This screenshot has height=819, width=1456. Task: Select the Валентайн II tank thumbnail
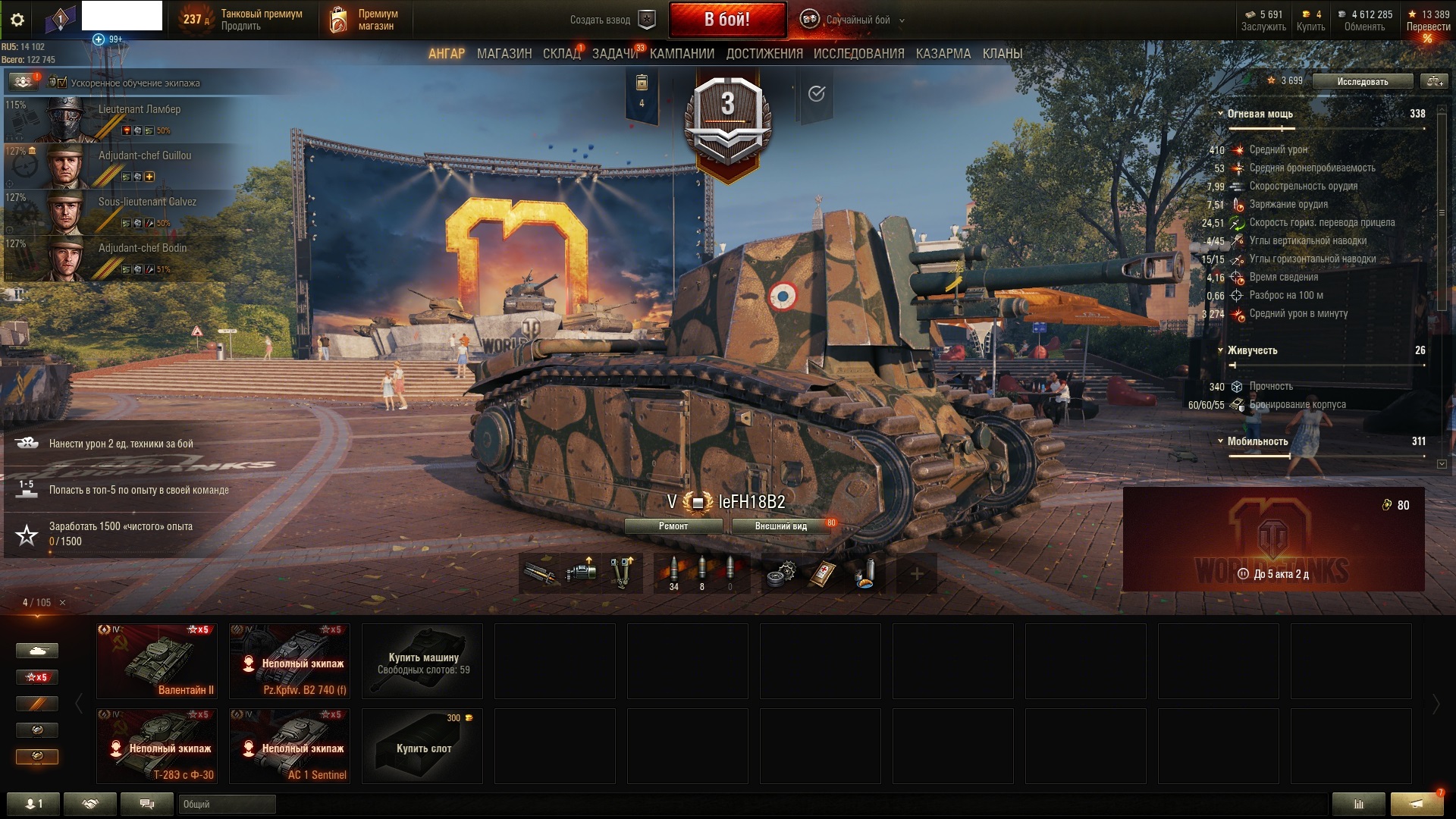pyautogui.click(x=156, y=660)
